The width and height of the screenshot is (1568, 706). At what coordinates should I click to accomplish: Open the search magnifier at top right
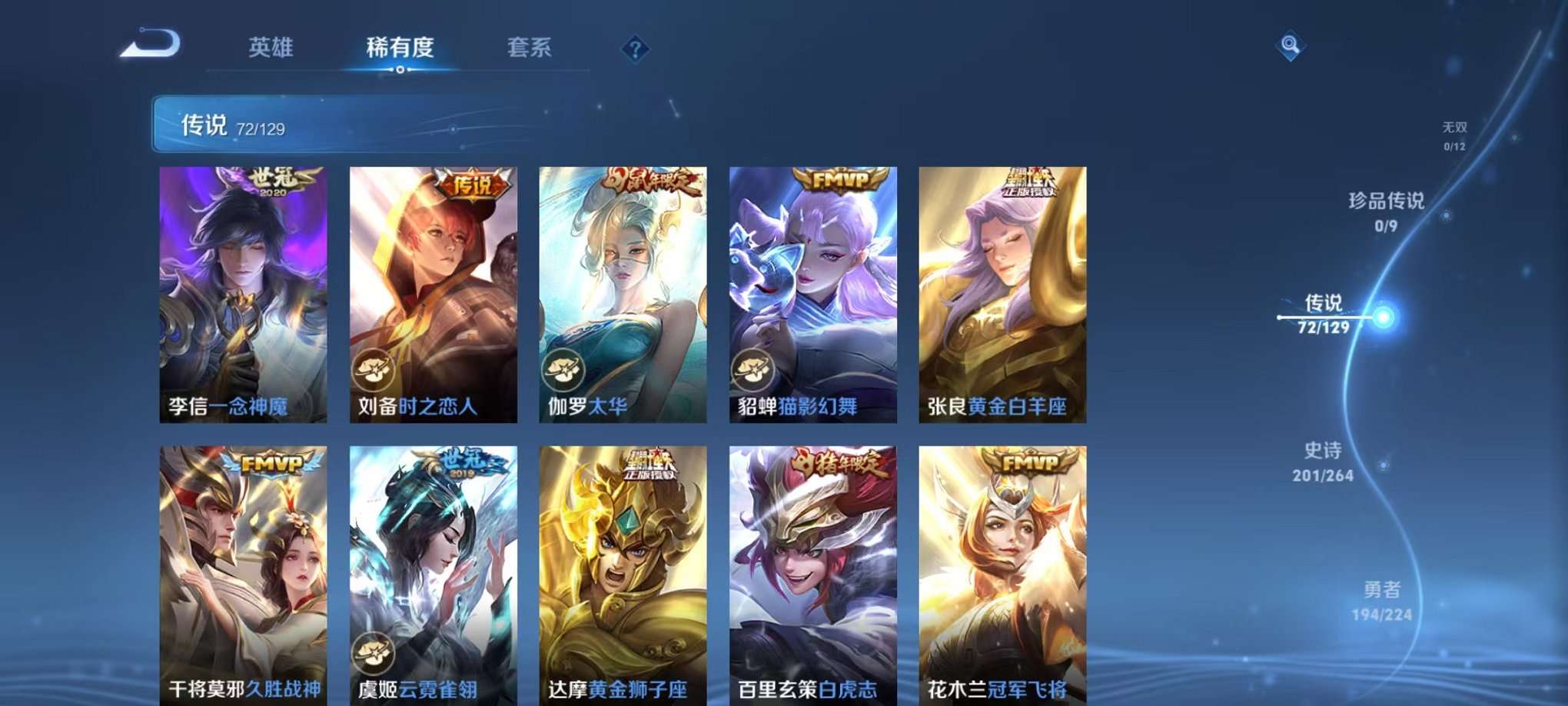(x=1291, y=46)
